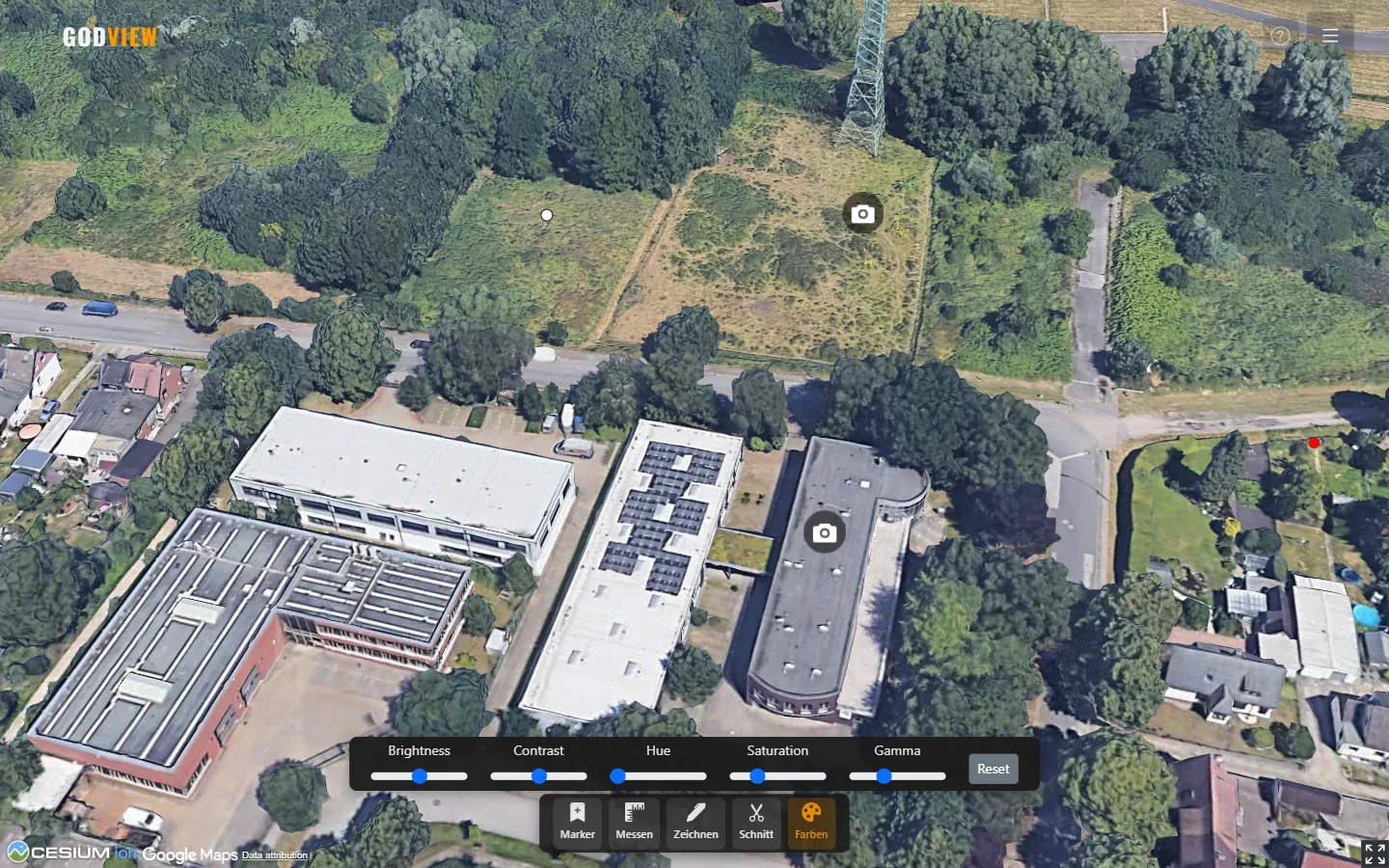Open the hamburger navigation menu
This screenshot has width=1389, height=868.
tap(1329, 35)
